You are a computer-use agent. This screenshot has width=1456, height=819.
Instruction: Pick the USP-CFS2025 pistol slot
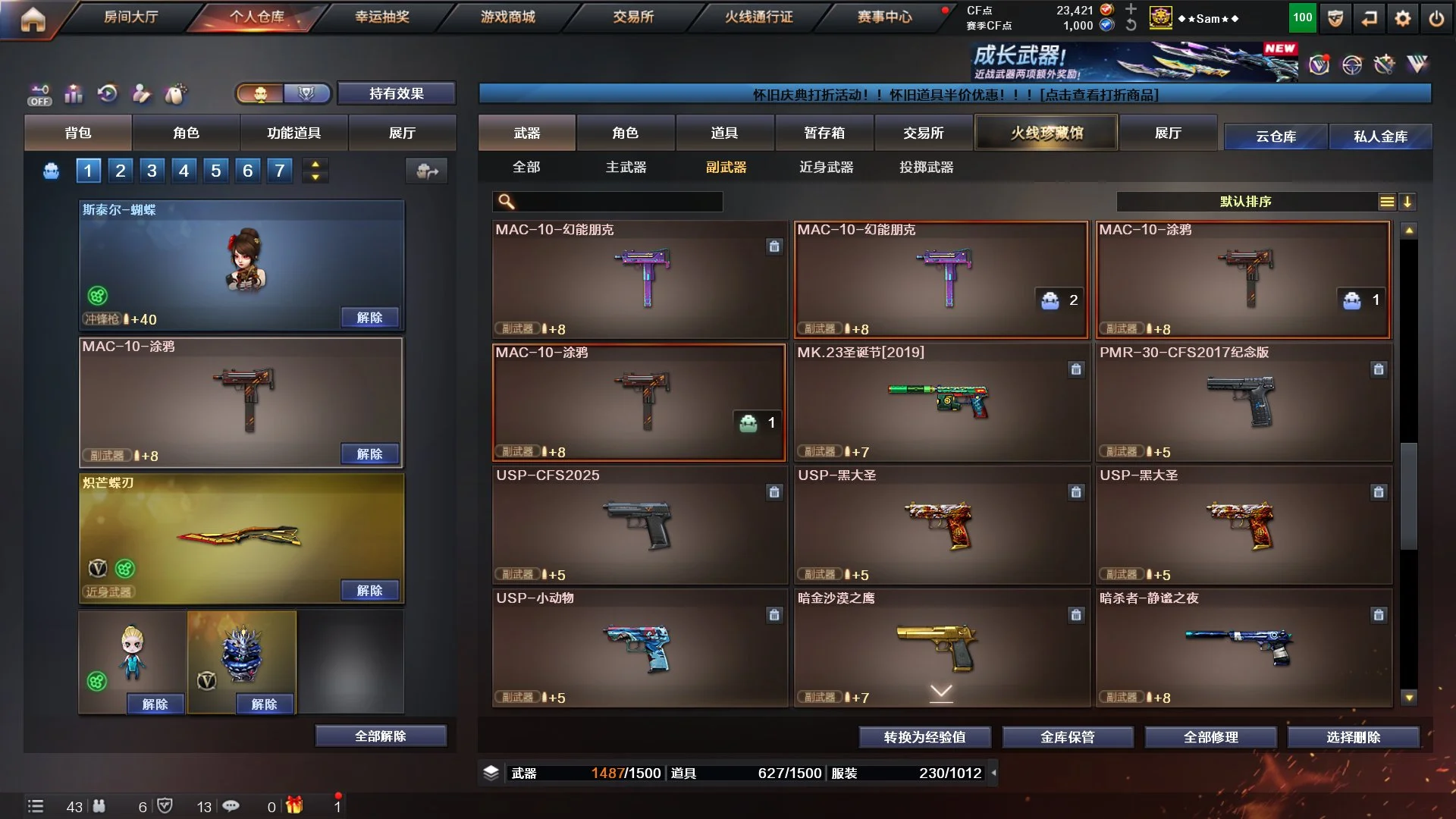click(639, 526)
